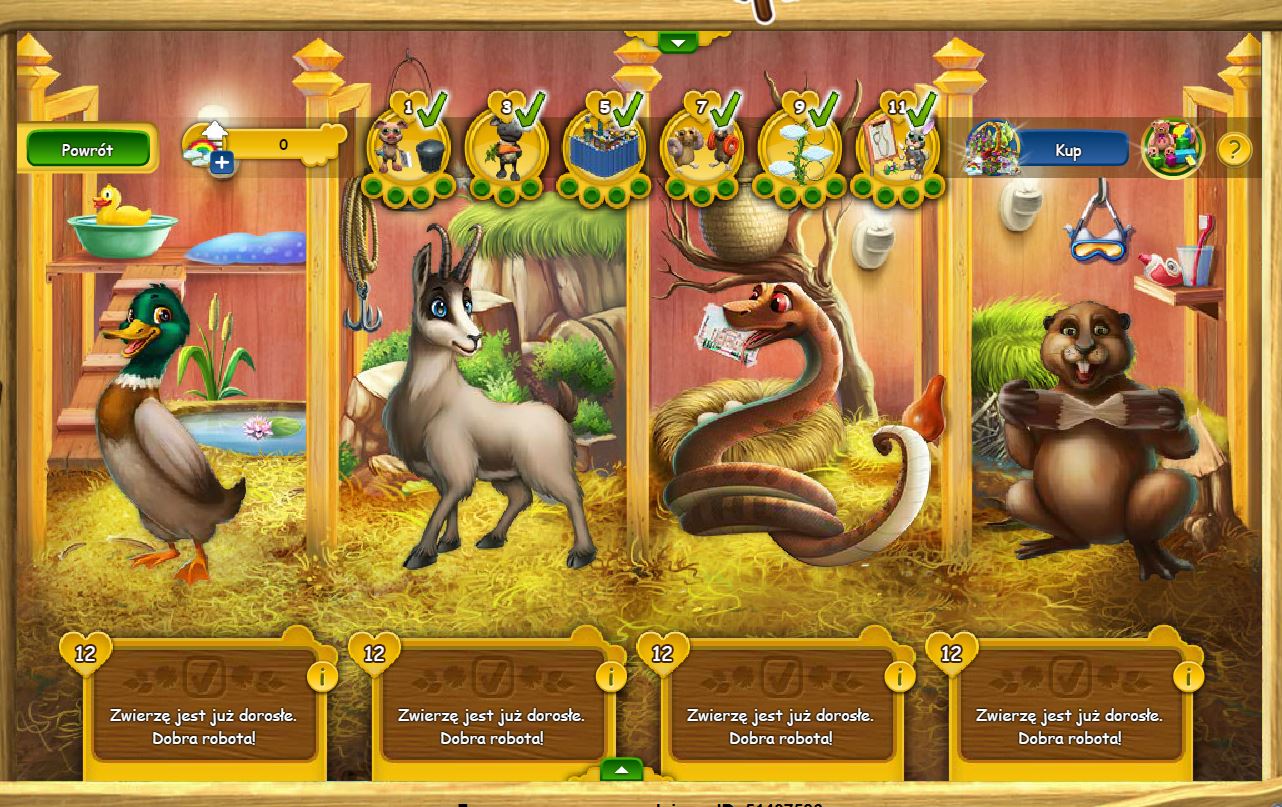
Task: Select the level 9 reward medallion
Action: pyautogui.click(x=800, y=148)
